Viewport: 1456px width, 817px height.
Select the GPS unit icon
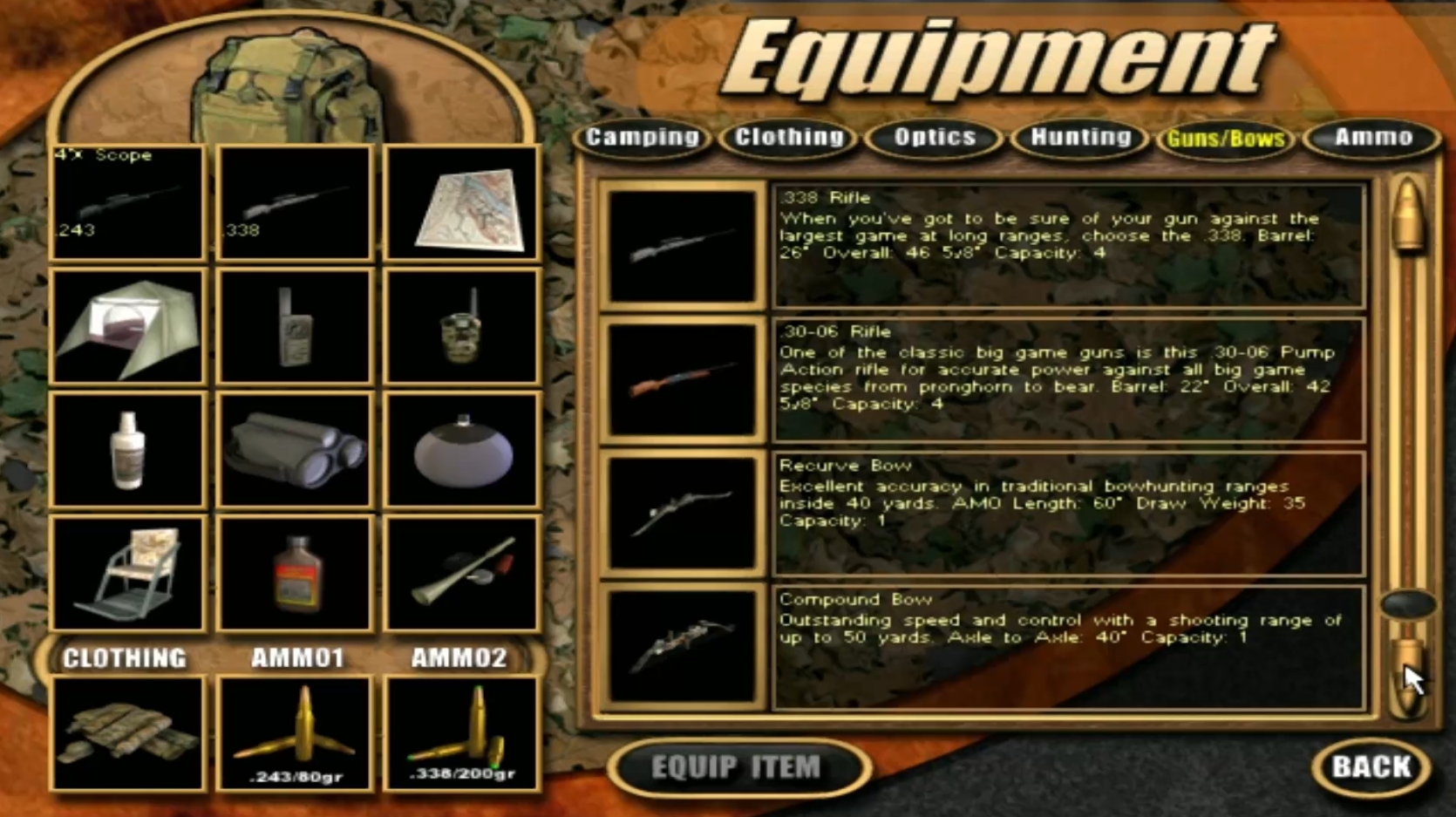[296, 326]
